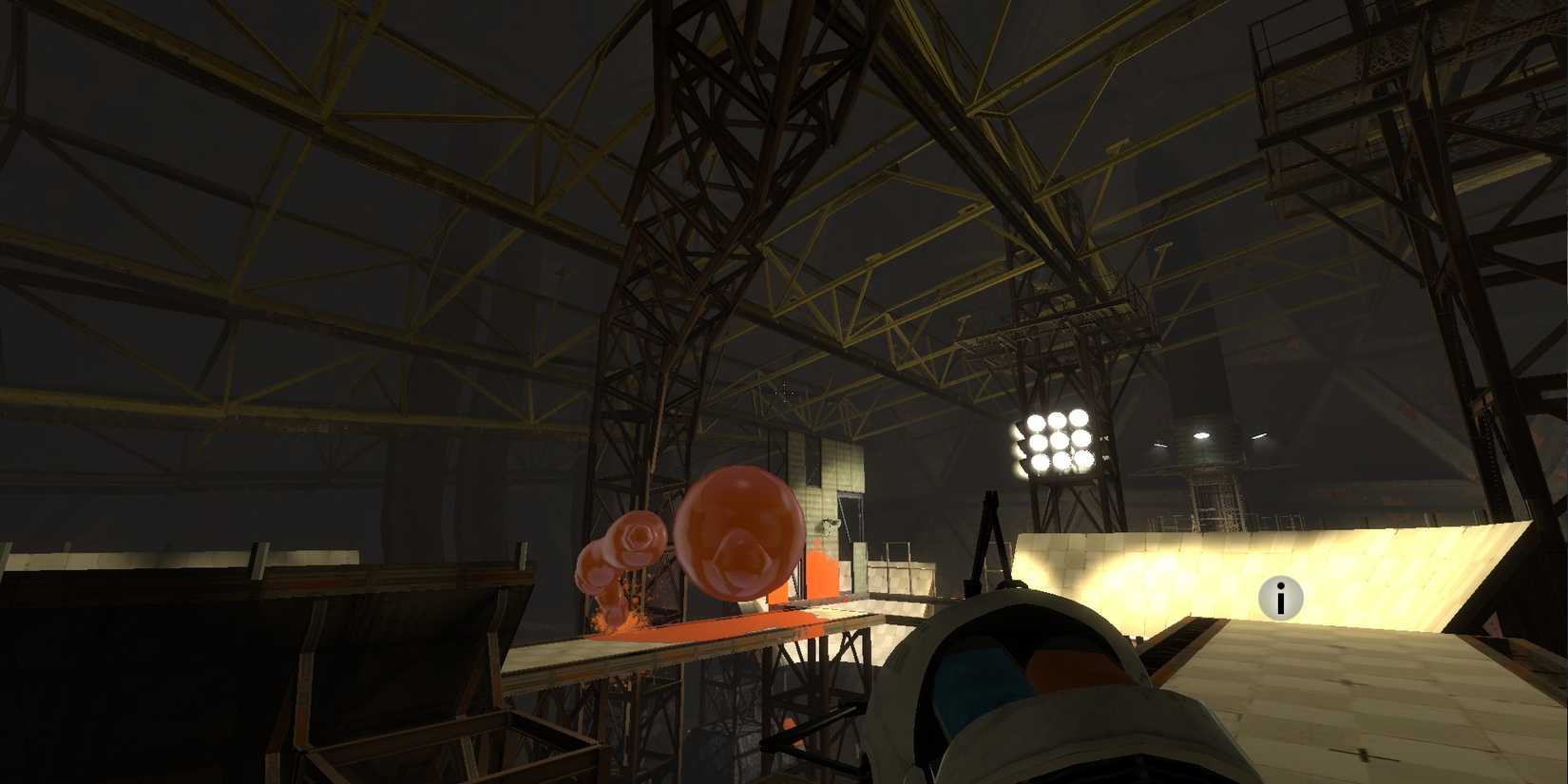Click the black crane arm above portal gun
1568x784 pixels.
(988, 532)
